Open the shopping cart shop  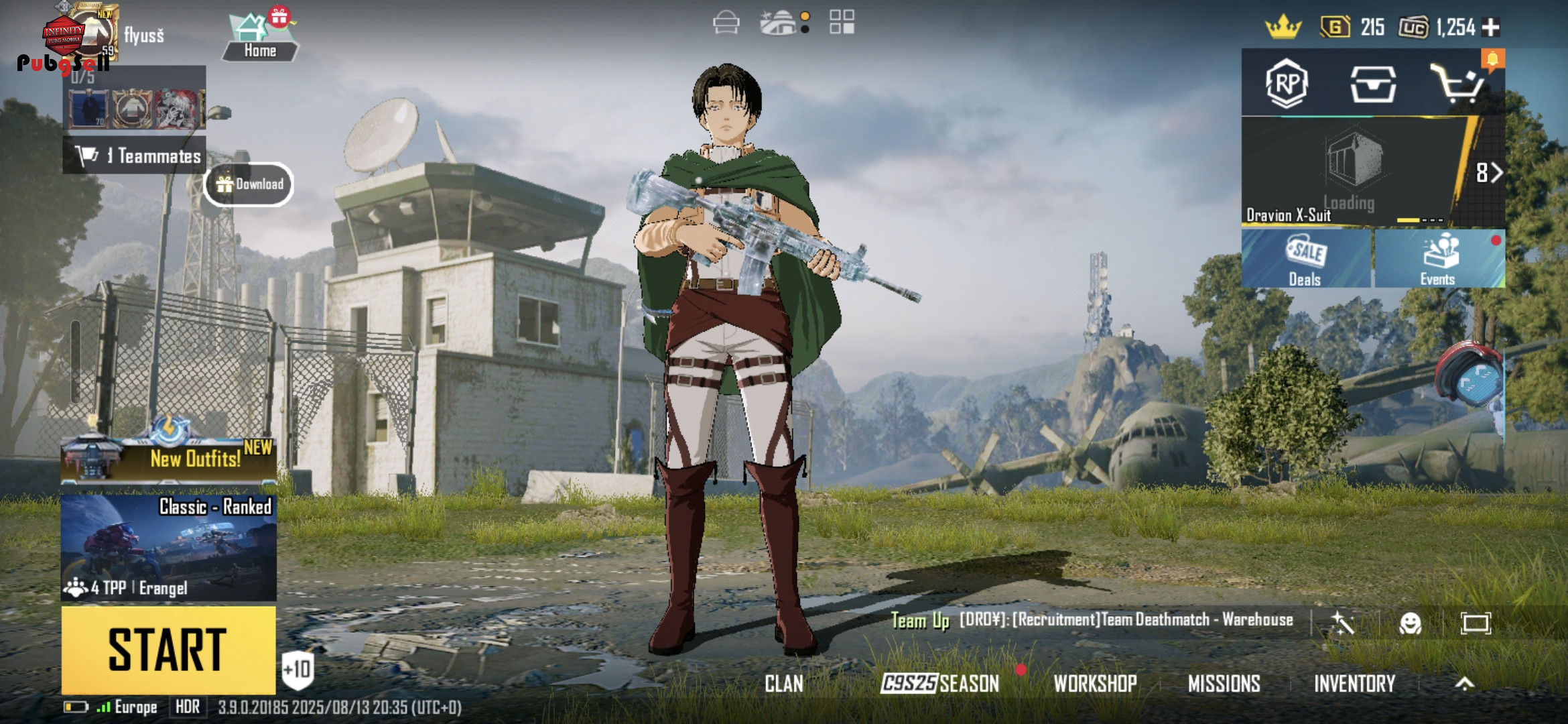pos(1457,84)
